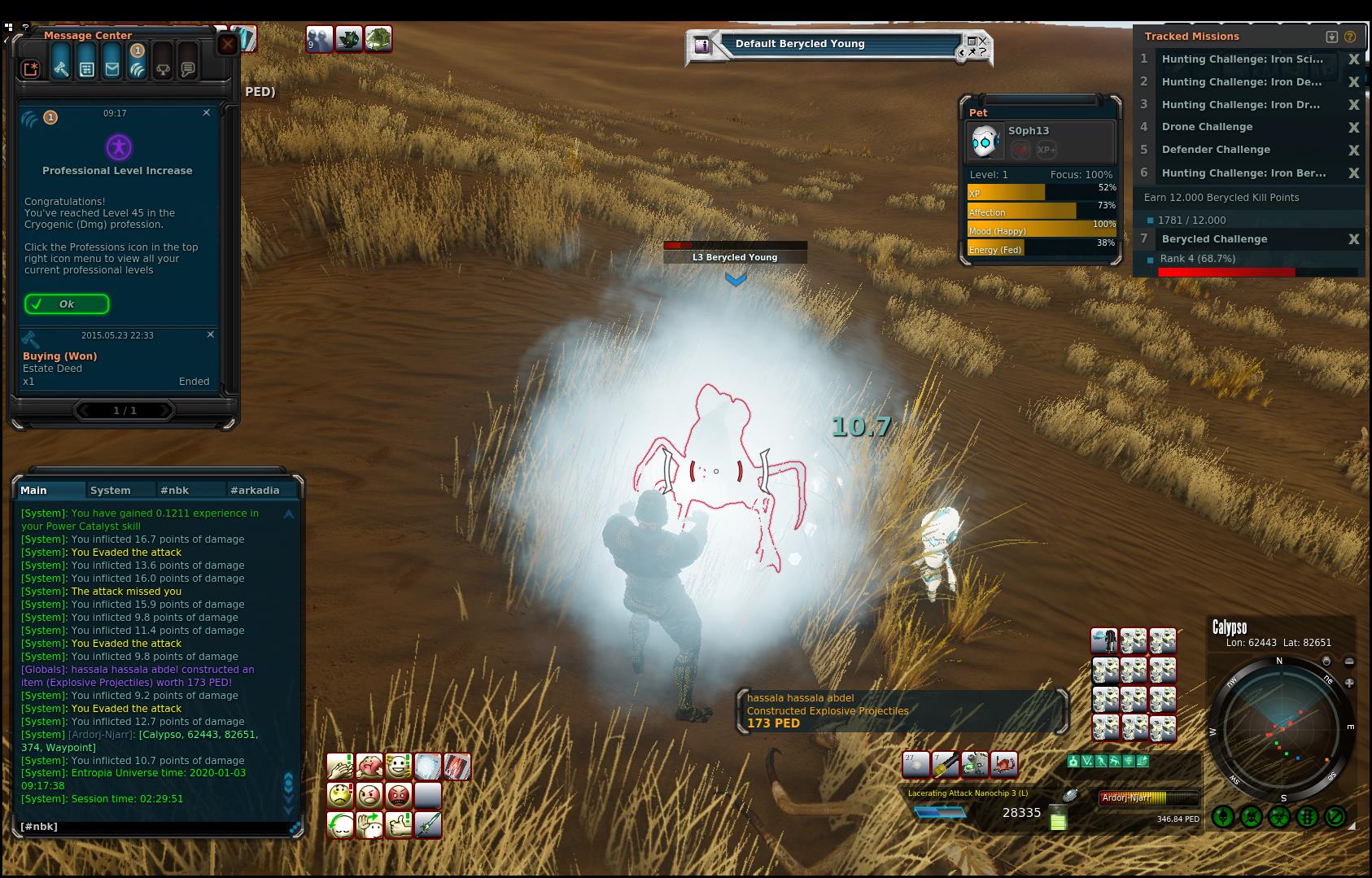Select the Defender Challenge tracked mission
This screenshot has width=1372, height=878.
pos(1216,150)
